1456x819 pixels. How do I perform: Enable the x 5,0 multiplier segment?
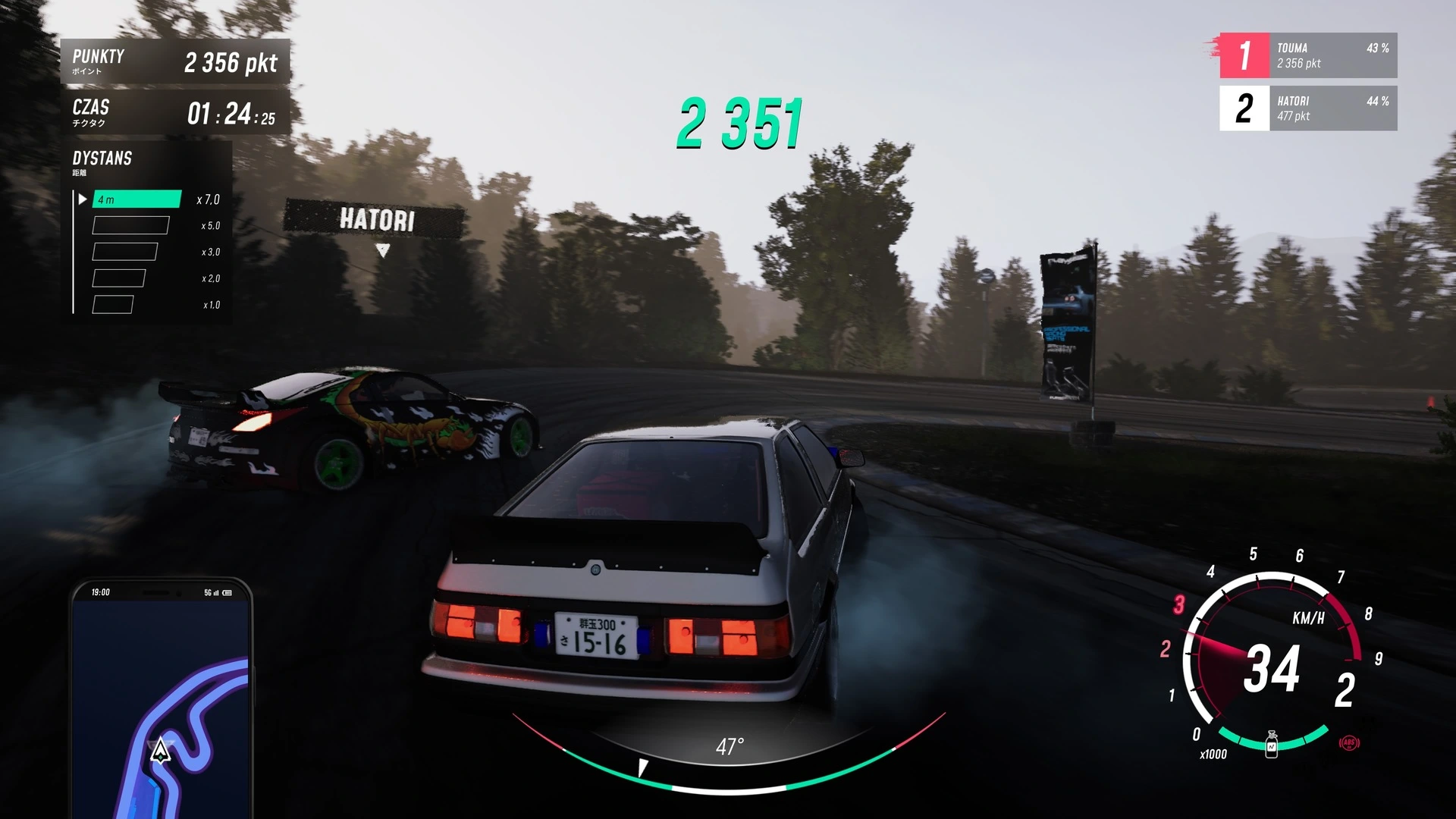pyautogui.click(x=130, y=225)
